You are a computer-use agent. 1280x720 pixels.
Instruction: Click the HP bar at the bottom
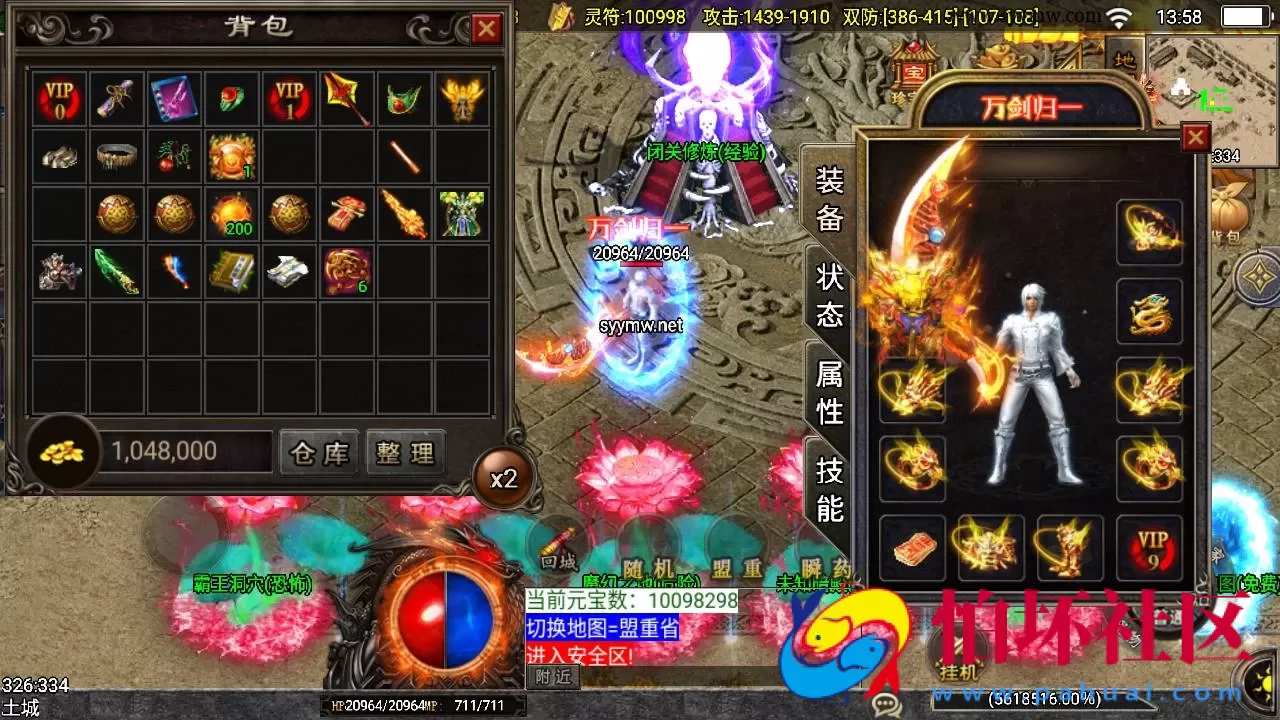pos(380,707)
